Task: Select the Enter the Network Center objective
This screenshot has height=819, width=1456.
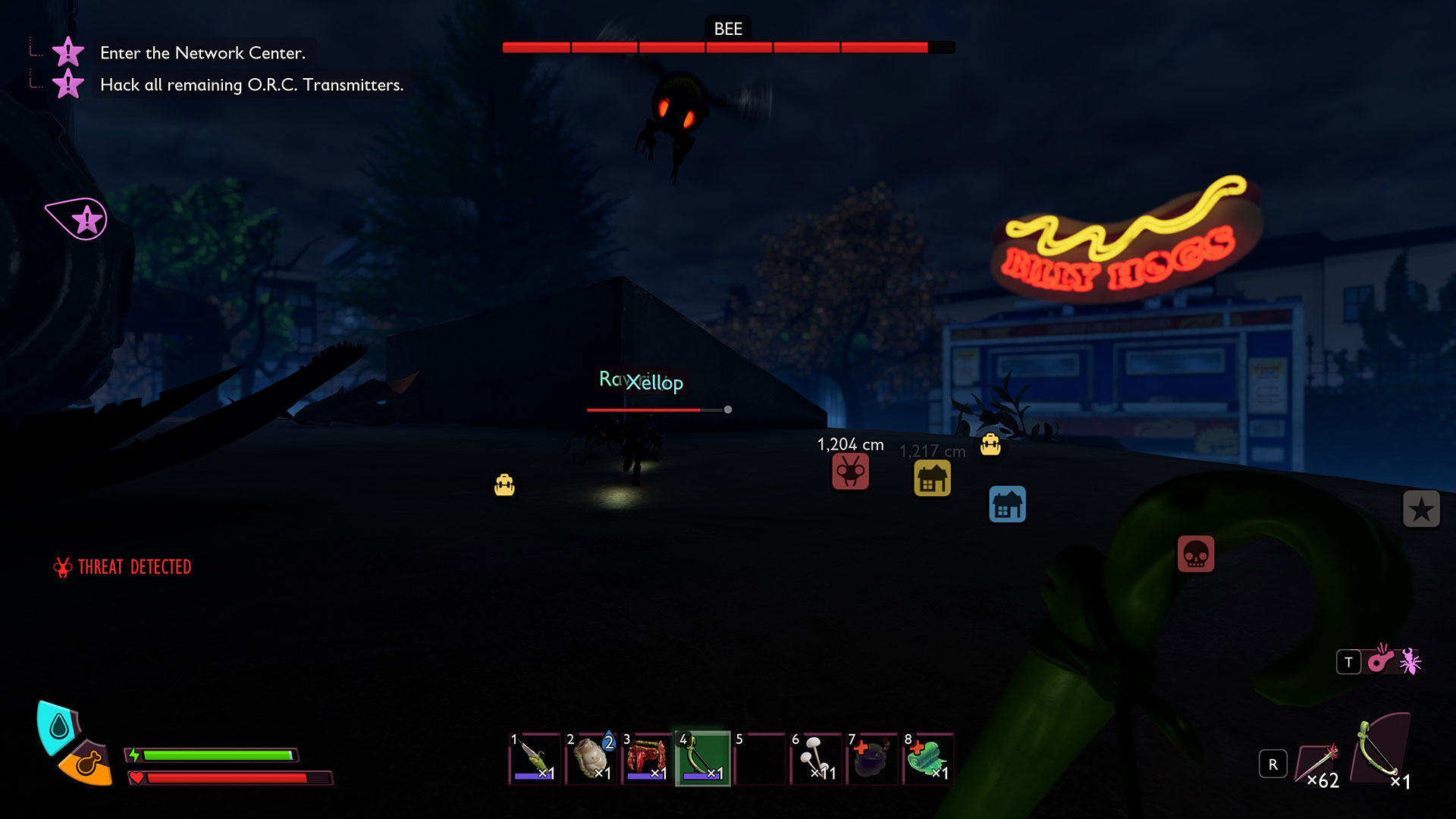Action: [202, 53]
